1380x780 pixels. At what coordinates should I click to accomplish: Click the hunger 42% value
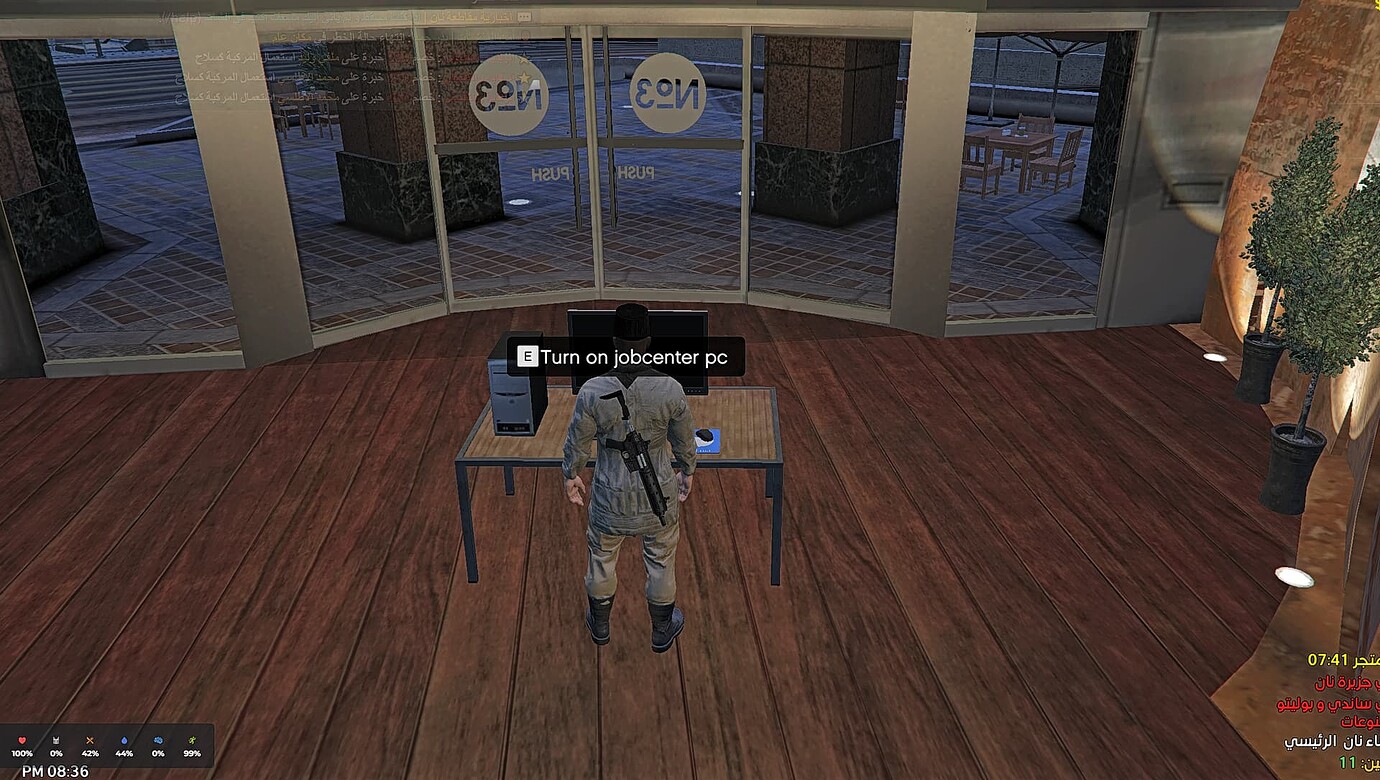(90, 753)
